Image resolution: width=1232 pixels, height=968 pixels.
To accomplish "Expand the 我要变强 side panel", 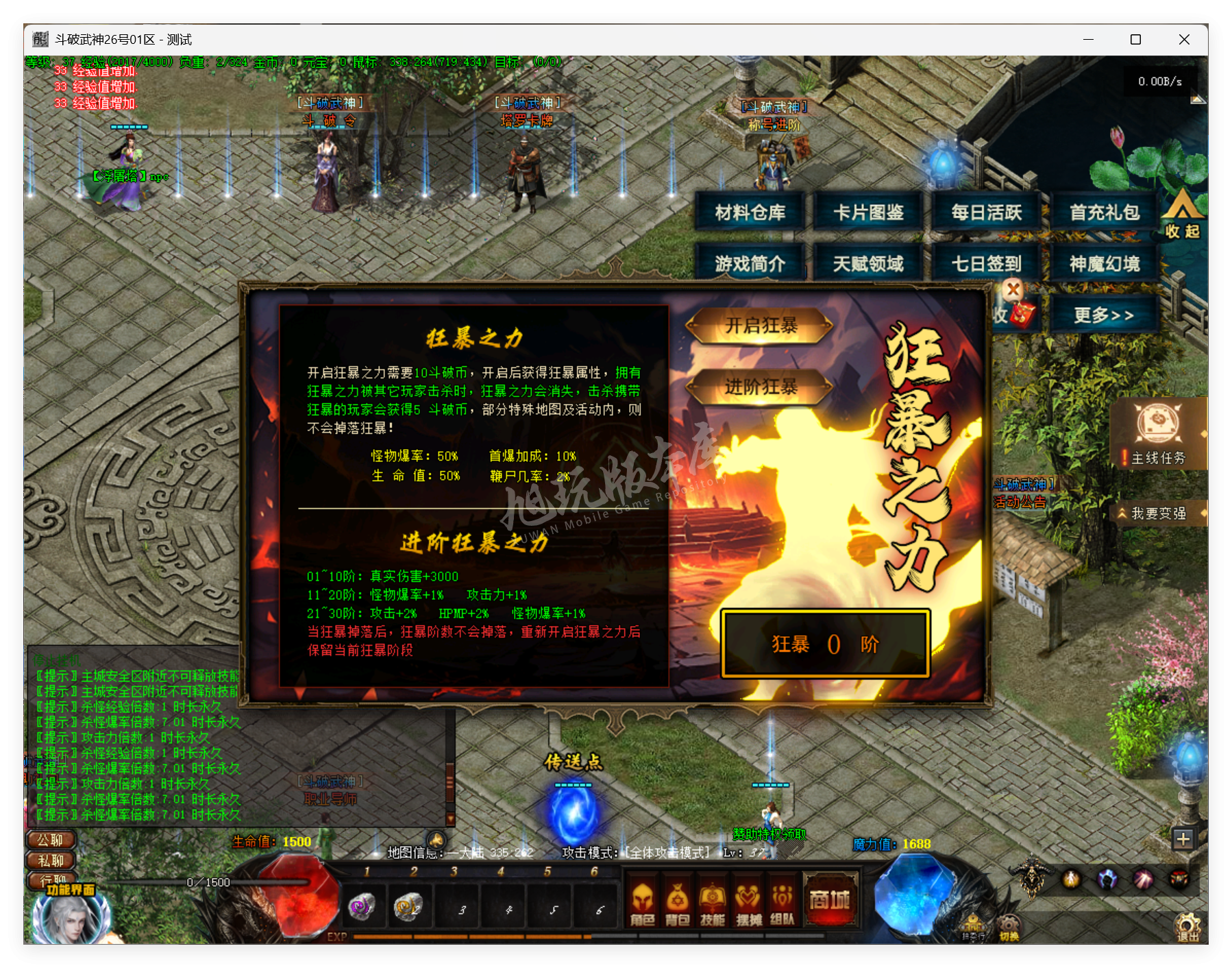I will [x=1158, y=513].
